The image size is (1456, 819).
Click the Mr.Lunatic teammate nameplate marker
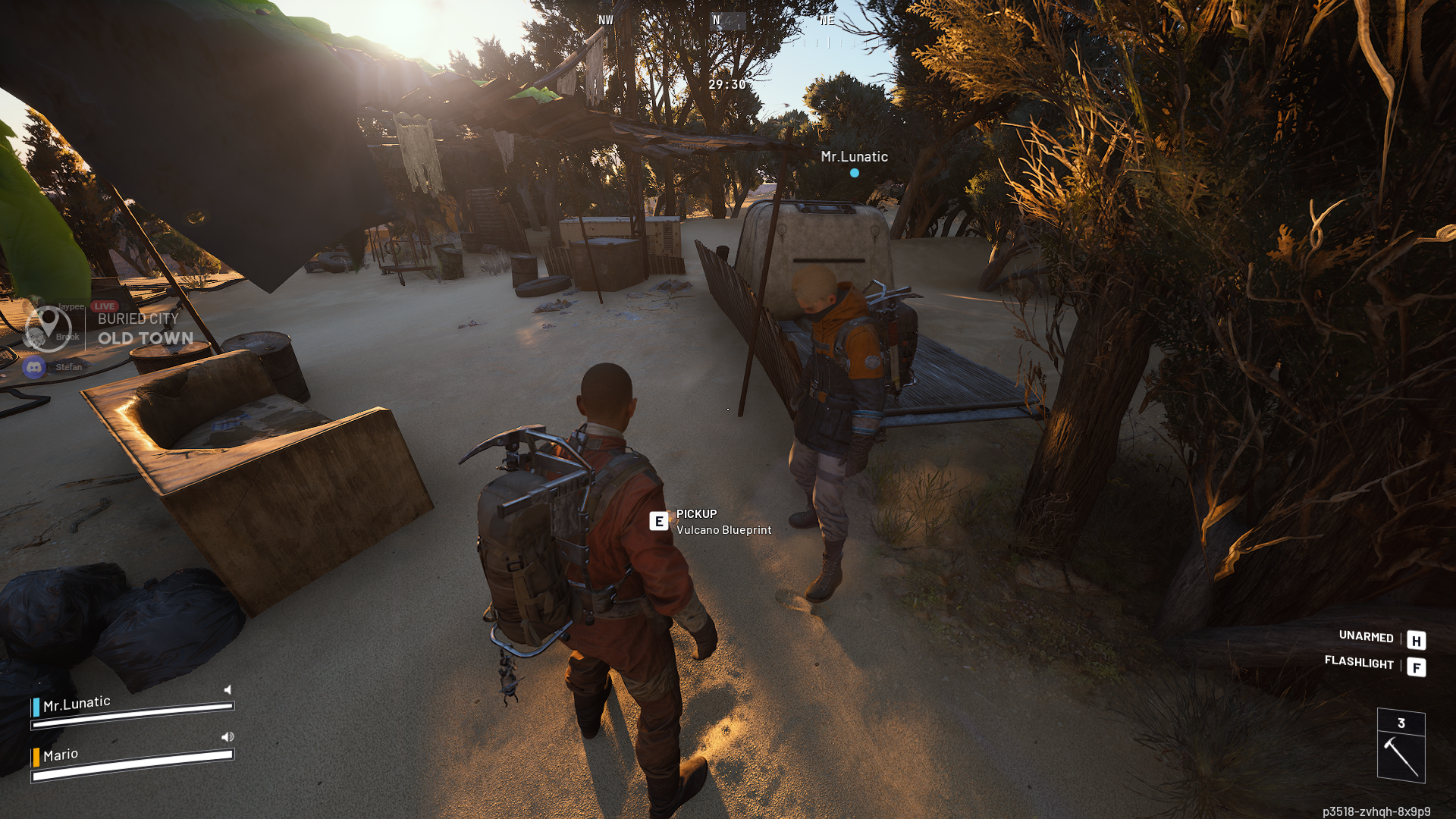(854, 172)
